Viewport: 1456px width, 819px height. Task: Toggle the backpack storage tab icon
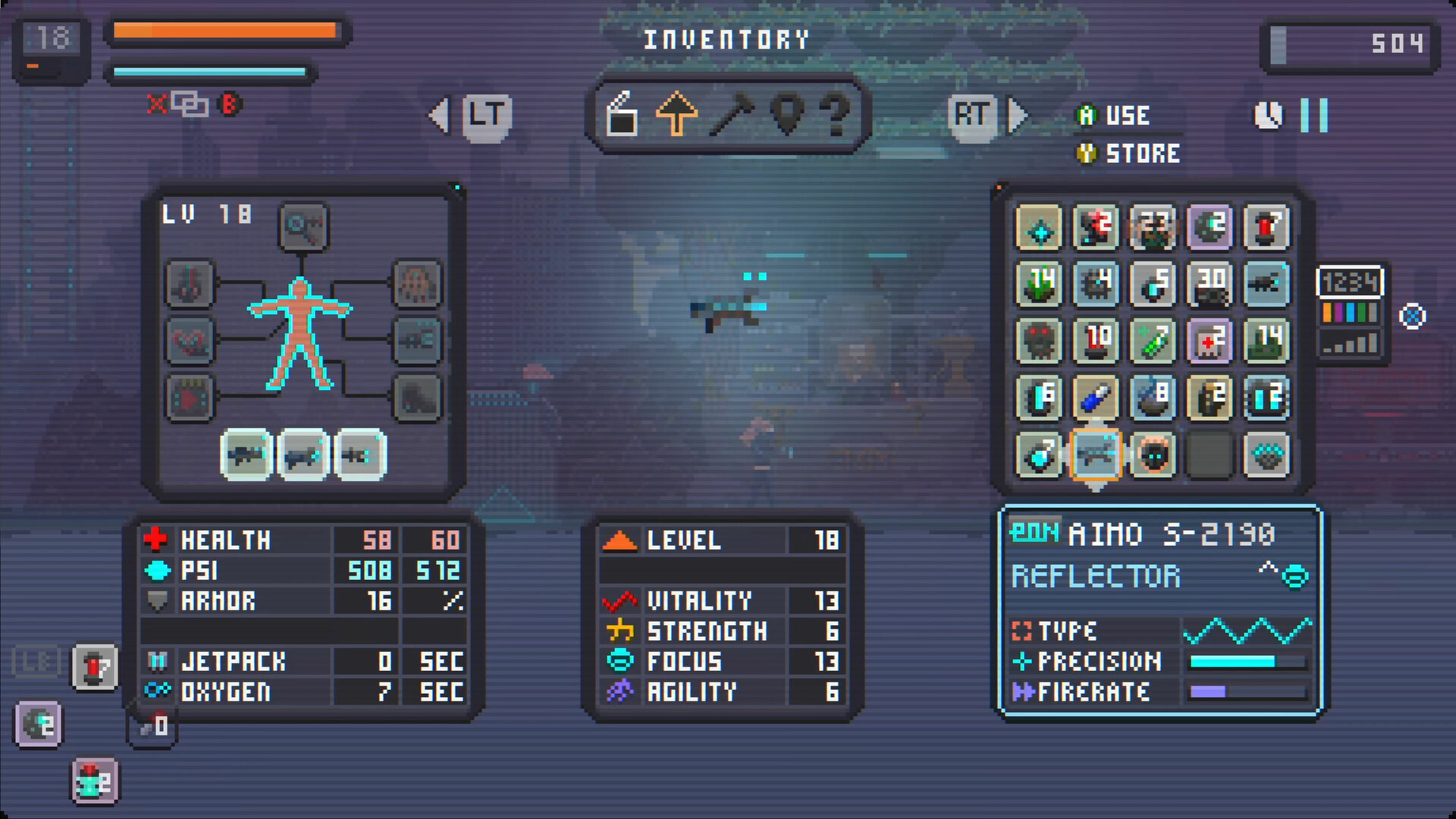click(621, 115)
